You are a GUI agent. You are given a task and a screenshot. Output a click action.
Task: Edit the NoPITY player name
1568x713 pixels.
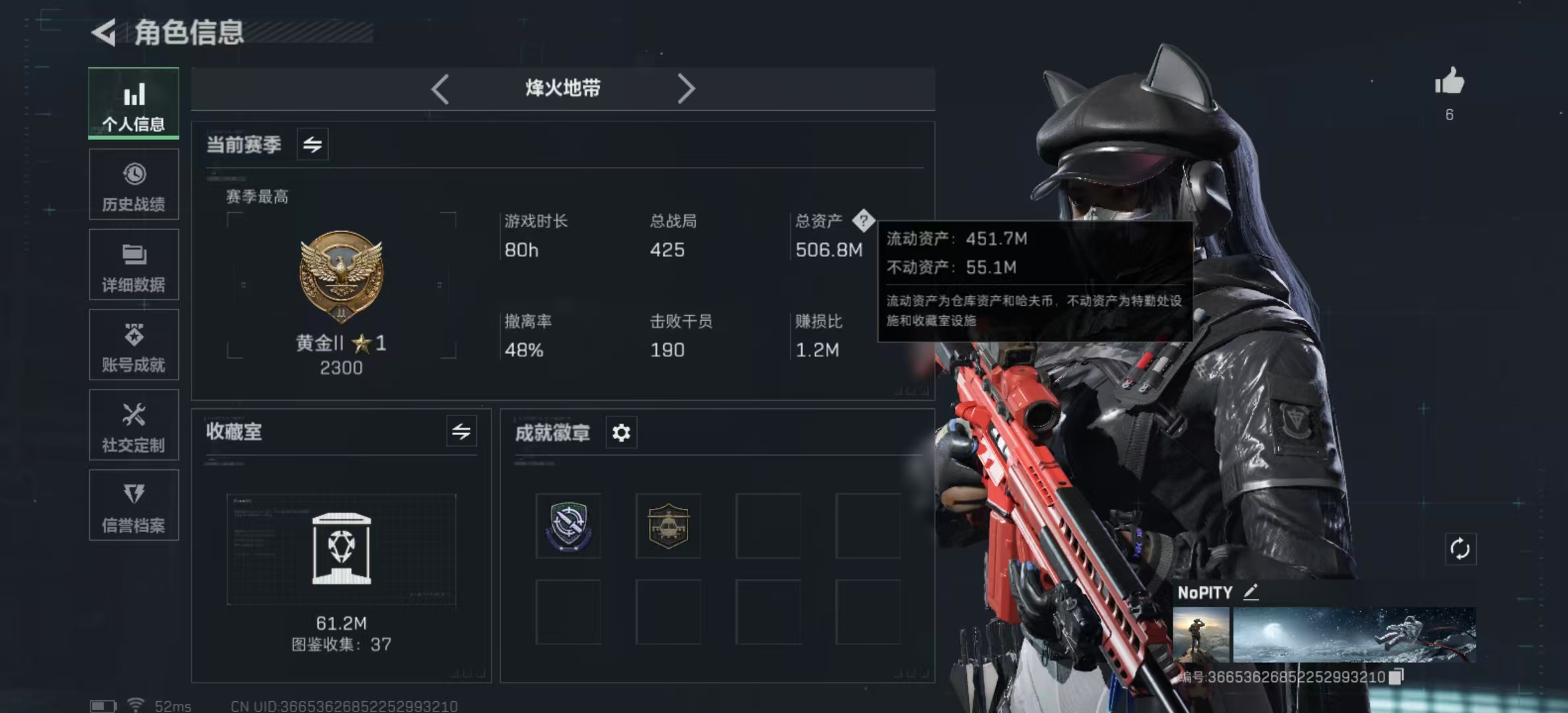coord(1251,592)
